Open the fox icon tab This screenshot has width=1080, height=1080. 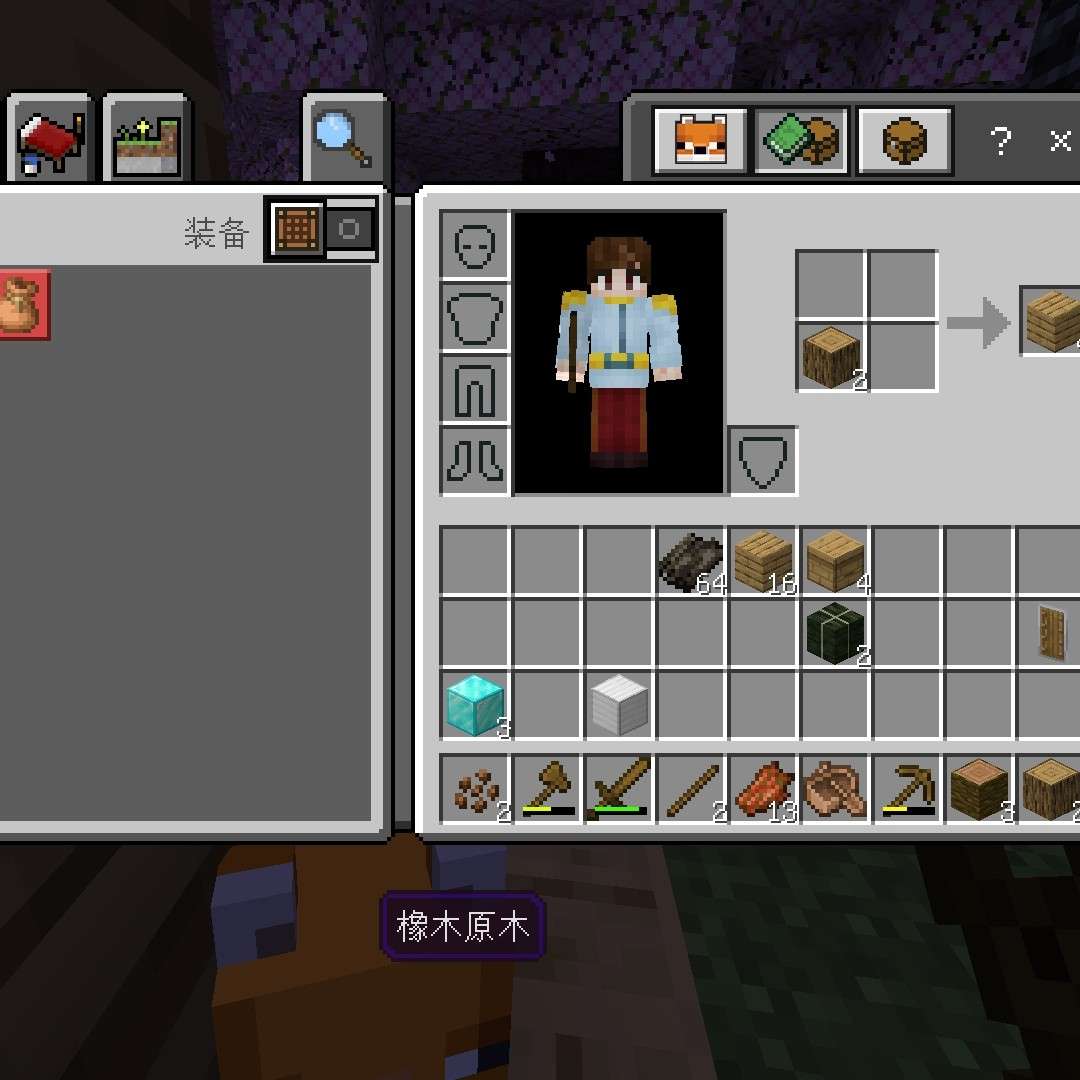(x=700, y=141)
